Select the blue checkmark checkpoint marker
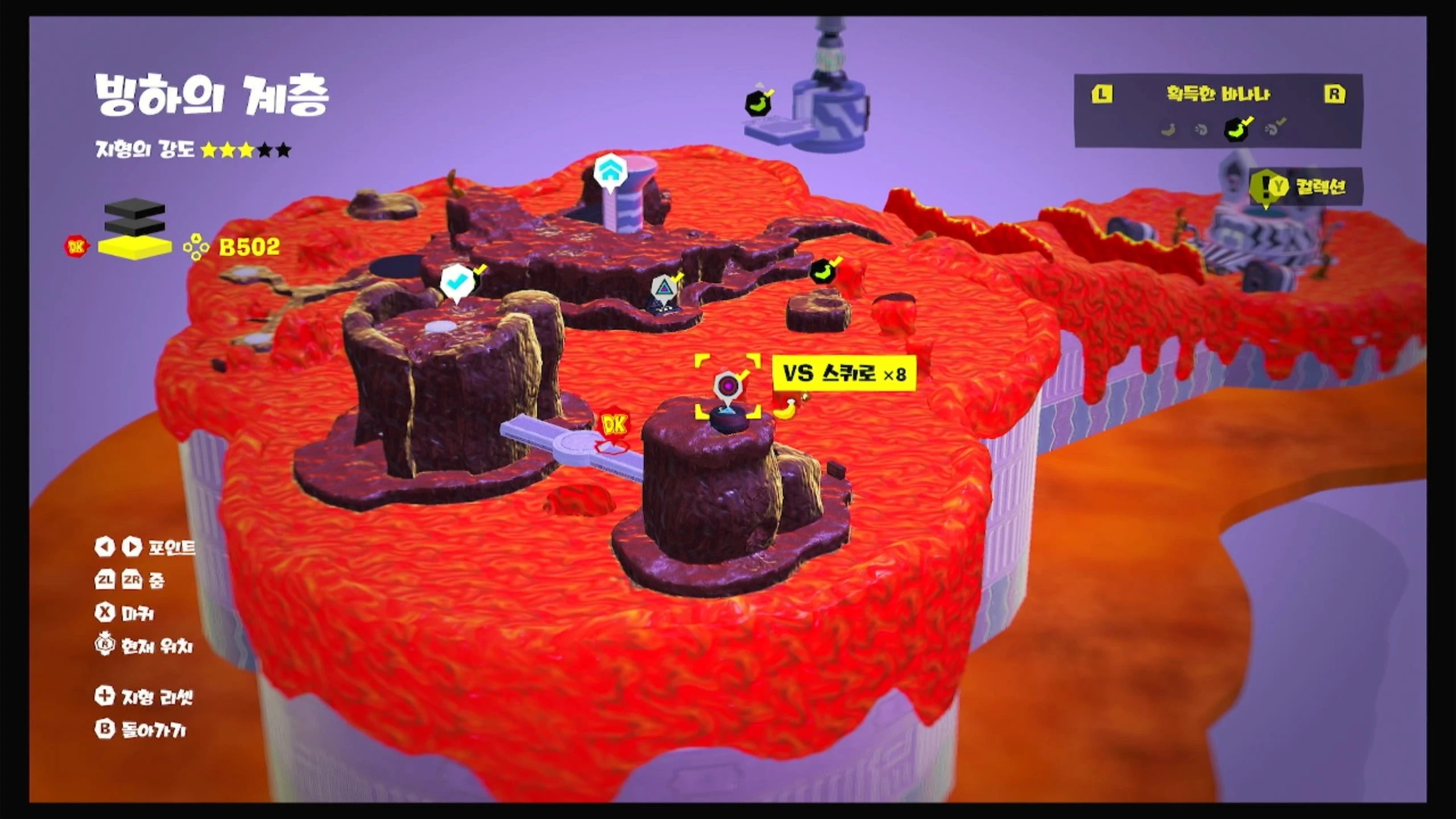Screen dimensions: 1456x819 point(456,282)
